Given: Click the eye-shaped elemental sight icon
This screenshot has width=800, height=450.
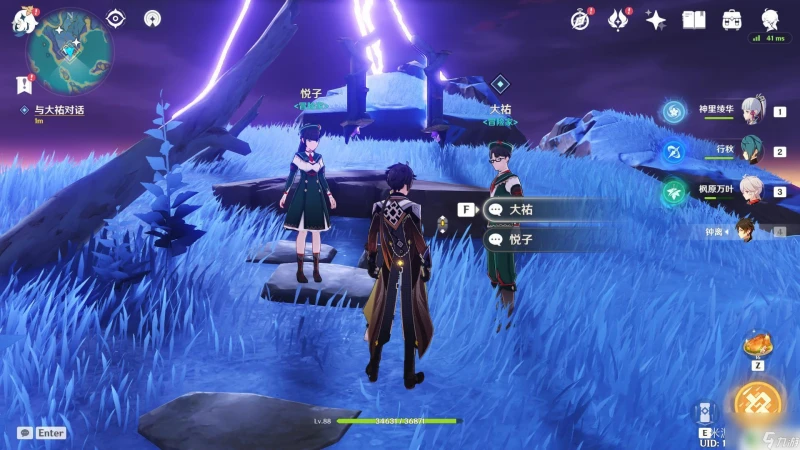Looking at the screenshot, I should pos(116,18).
